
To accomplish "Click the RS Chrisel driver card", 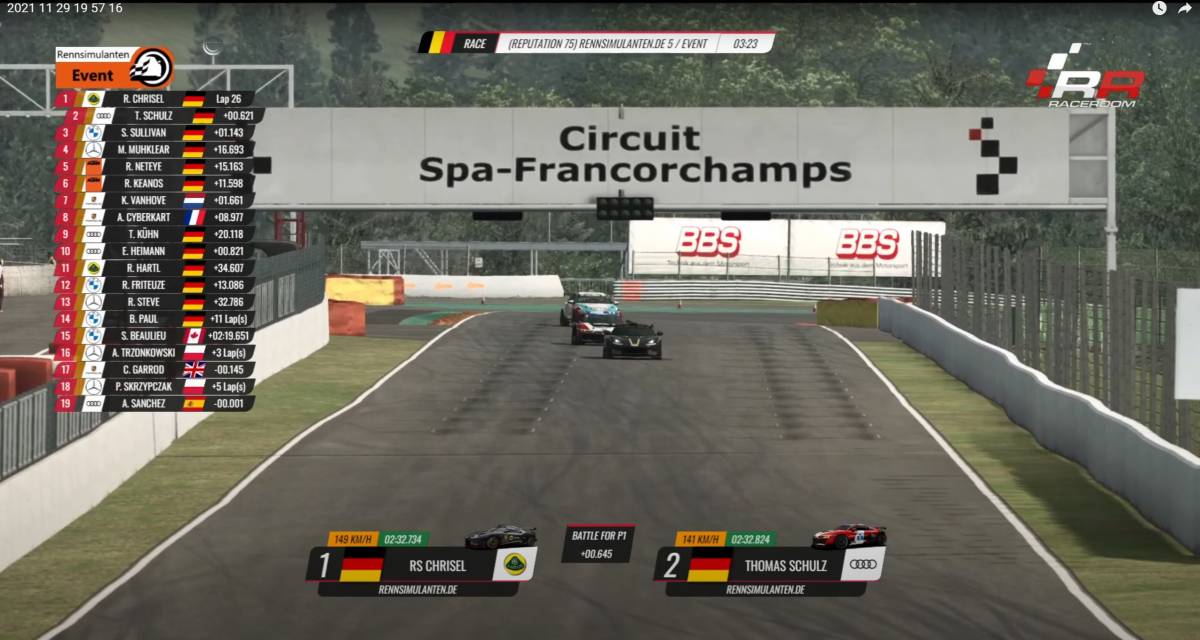I will [422, 565].
